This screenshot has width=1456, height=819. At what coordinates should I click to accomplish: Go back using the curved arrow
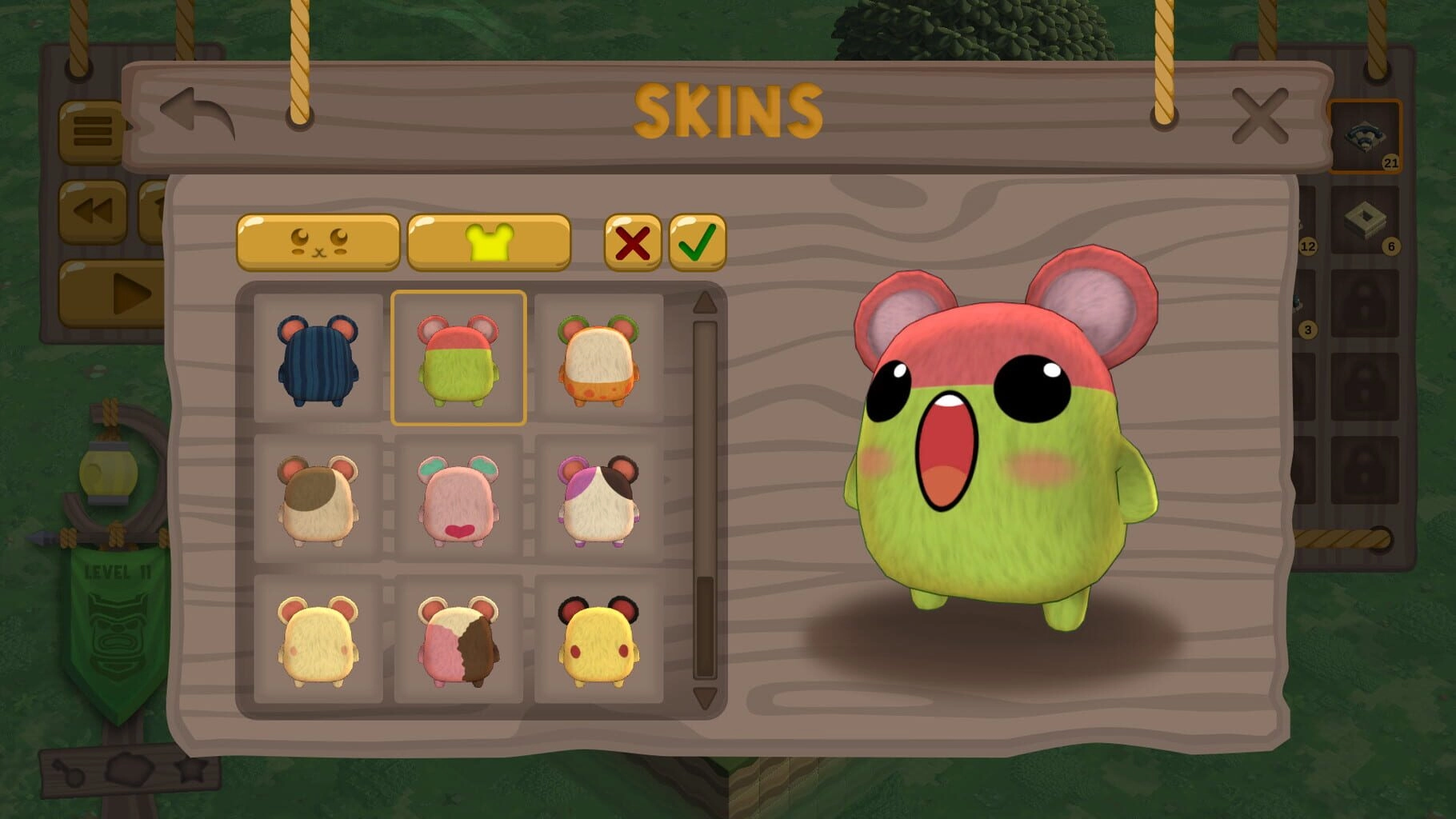(x=197, y=114)
